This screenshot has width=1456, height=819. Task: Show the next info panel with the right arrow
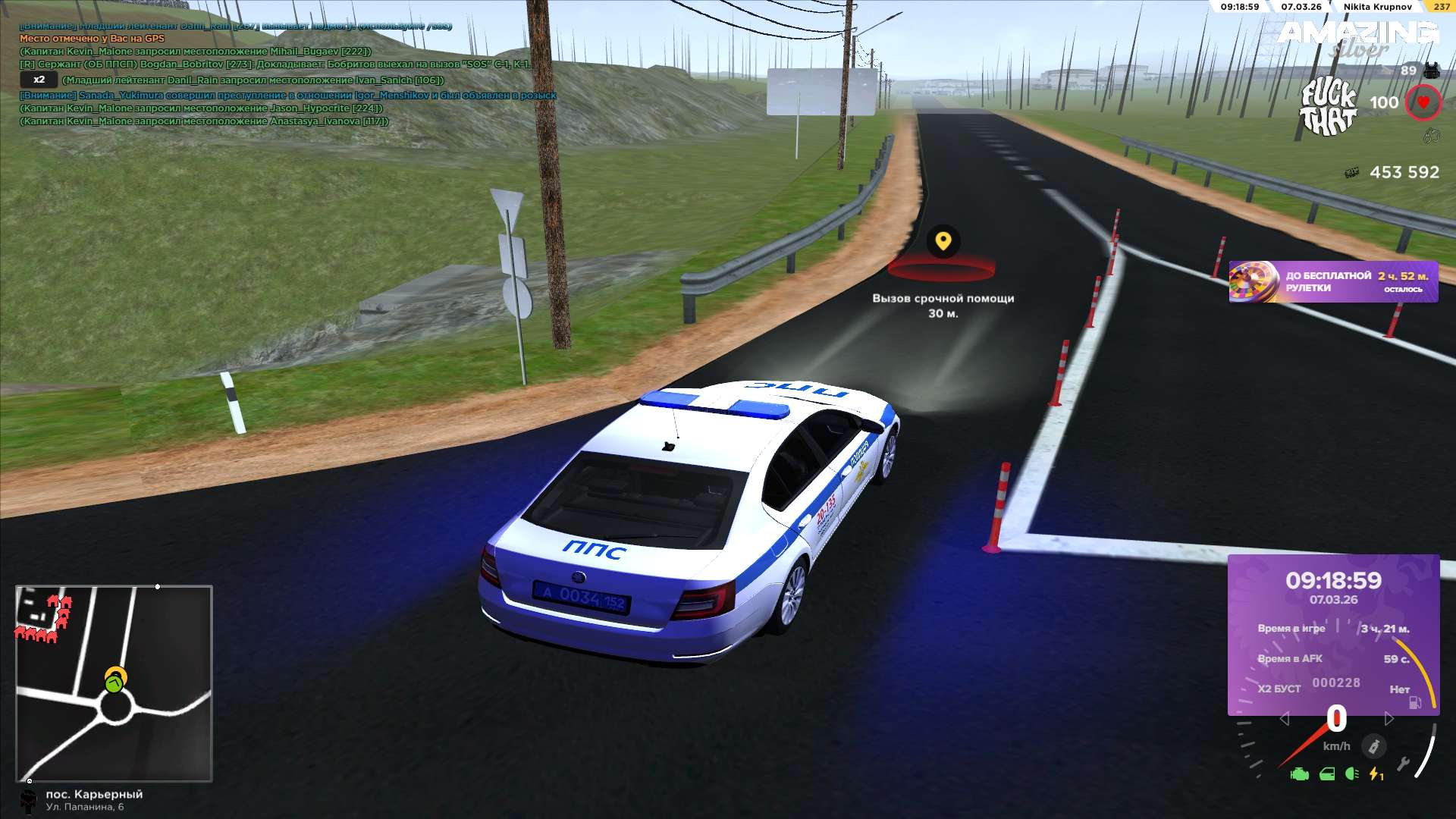pyautogui.click(x=1389, y=718)
